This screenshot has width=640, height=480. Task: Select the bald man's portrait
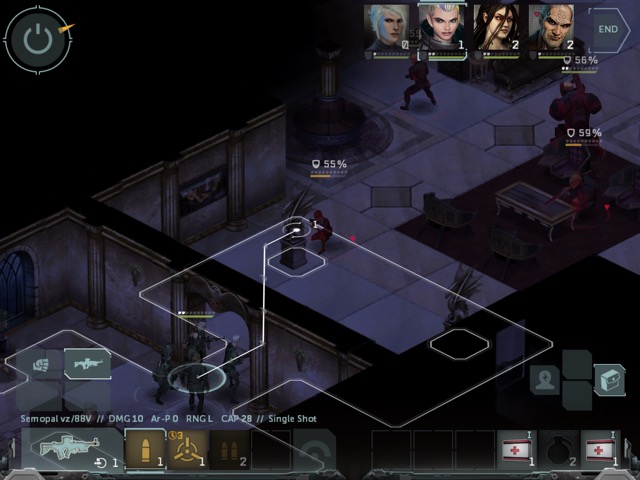[x=551, y=28]
